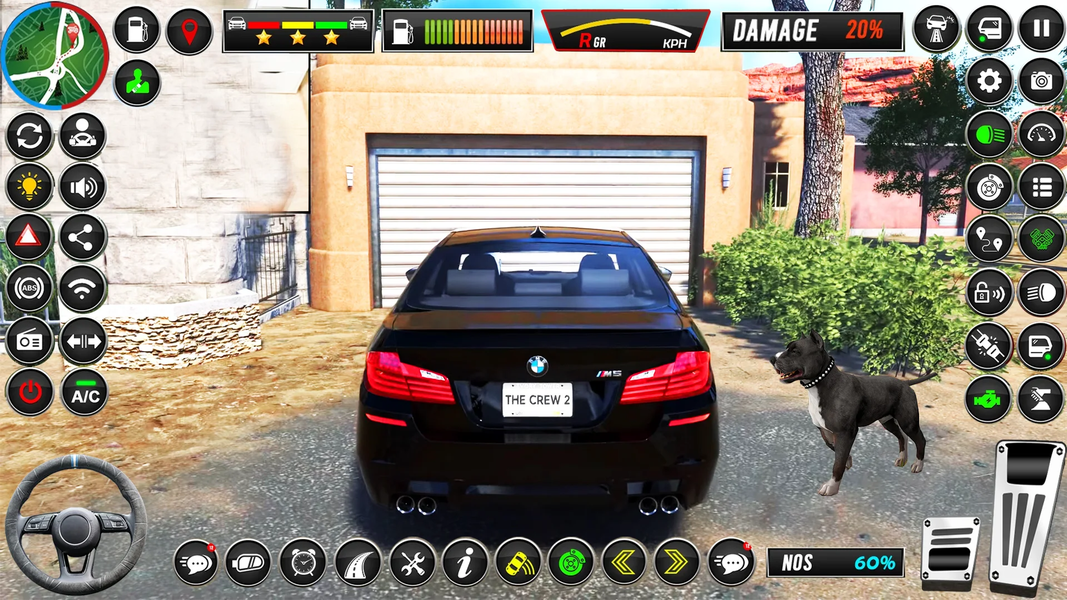Pause the game
Image resolution: width=1067 pixels, height=600 pixels.
pos(1041,28)
